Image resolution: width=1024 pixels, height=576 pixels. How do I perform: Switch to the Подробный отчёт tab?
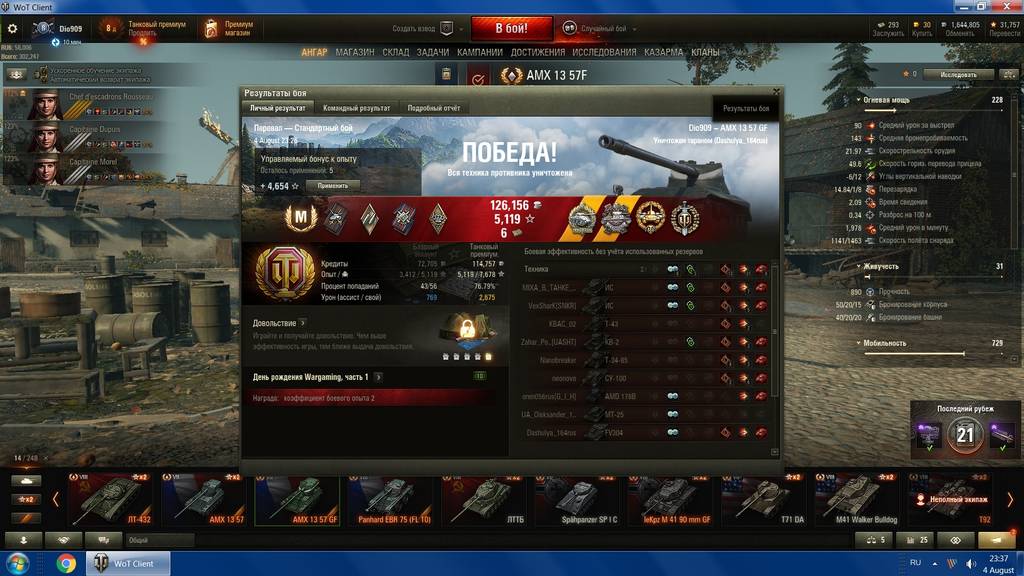433,107
